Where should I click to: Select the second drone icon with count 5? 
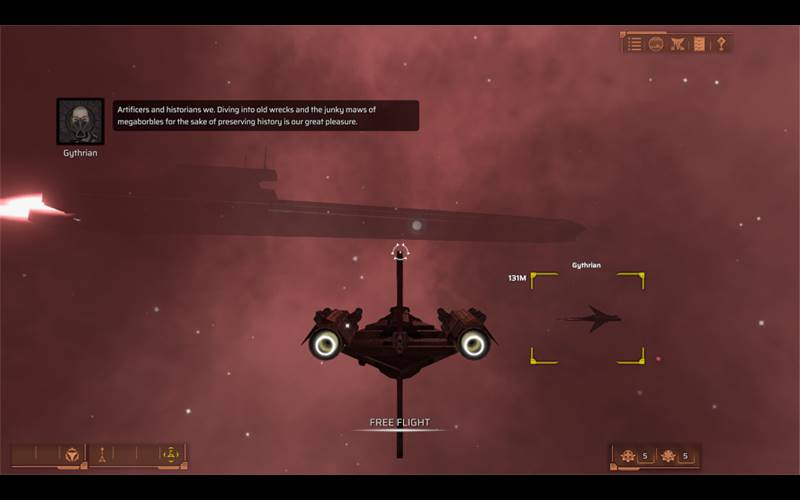point(668,456)
